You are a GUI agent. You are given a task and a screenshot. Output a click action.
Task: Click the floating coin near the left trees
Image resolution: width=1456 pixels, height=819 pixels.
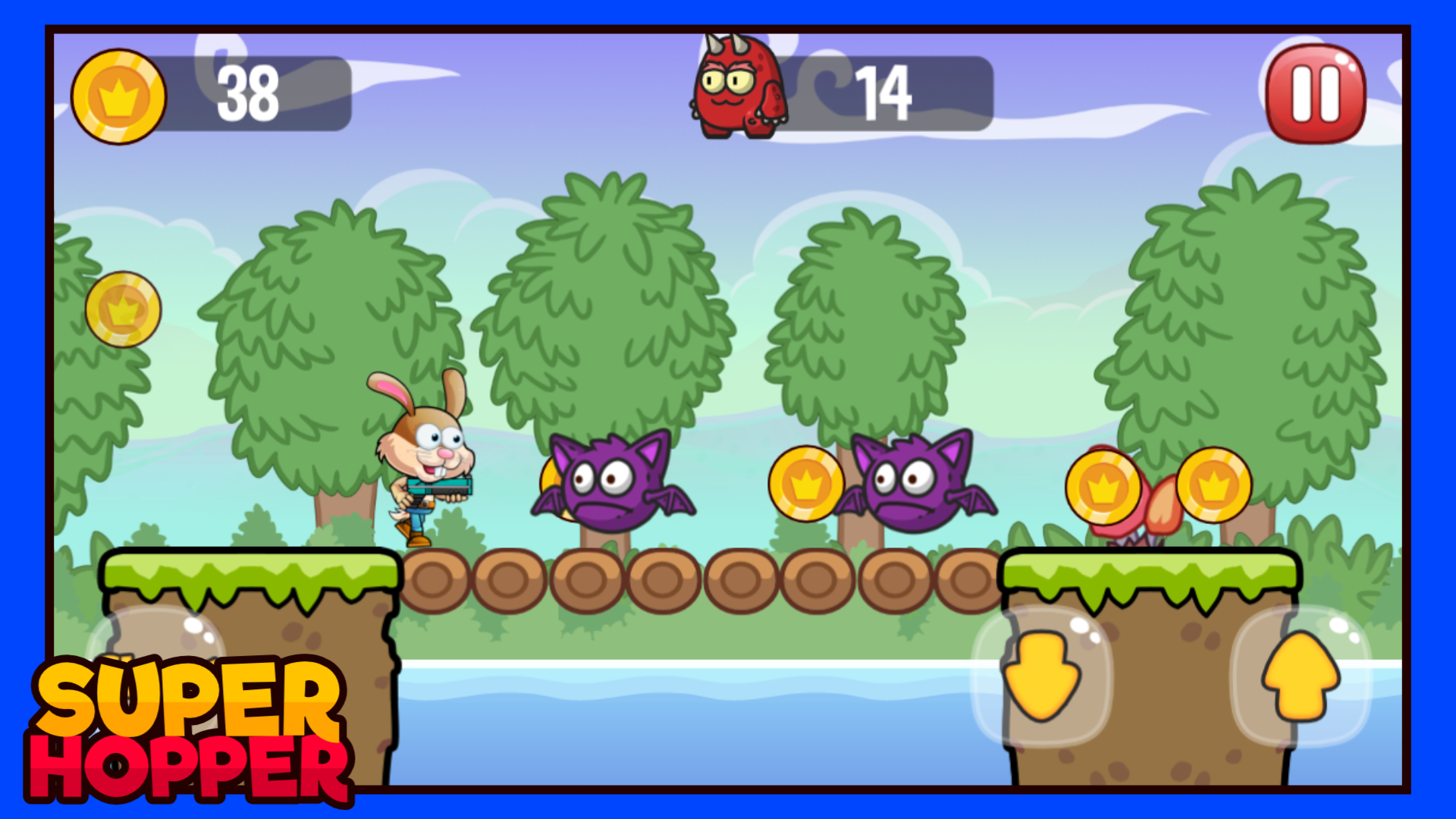tap(124, 309)
